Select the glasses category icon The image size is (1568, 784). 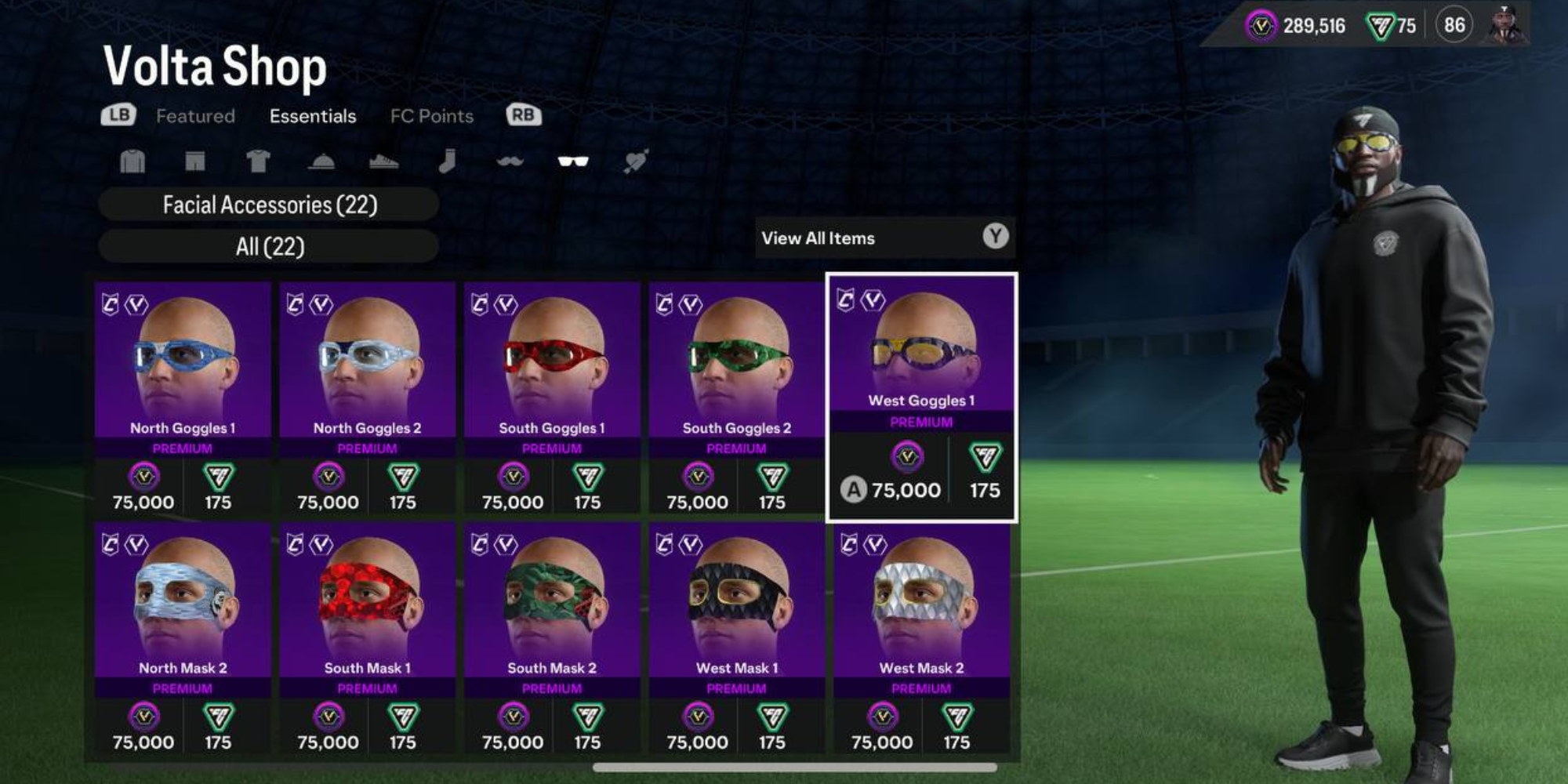click(x=573, y=161)
